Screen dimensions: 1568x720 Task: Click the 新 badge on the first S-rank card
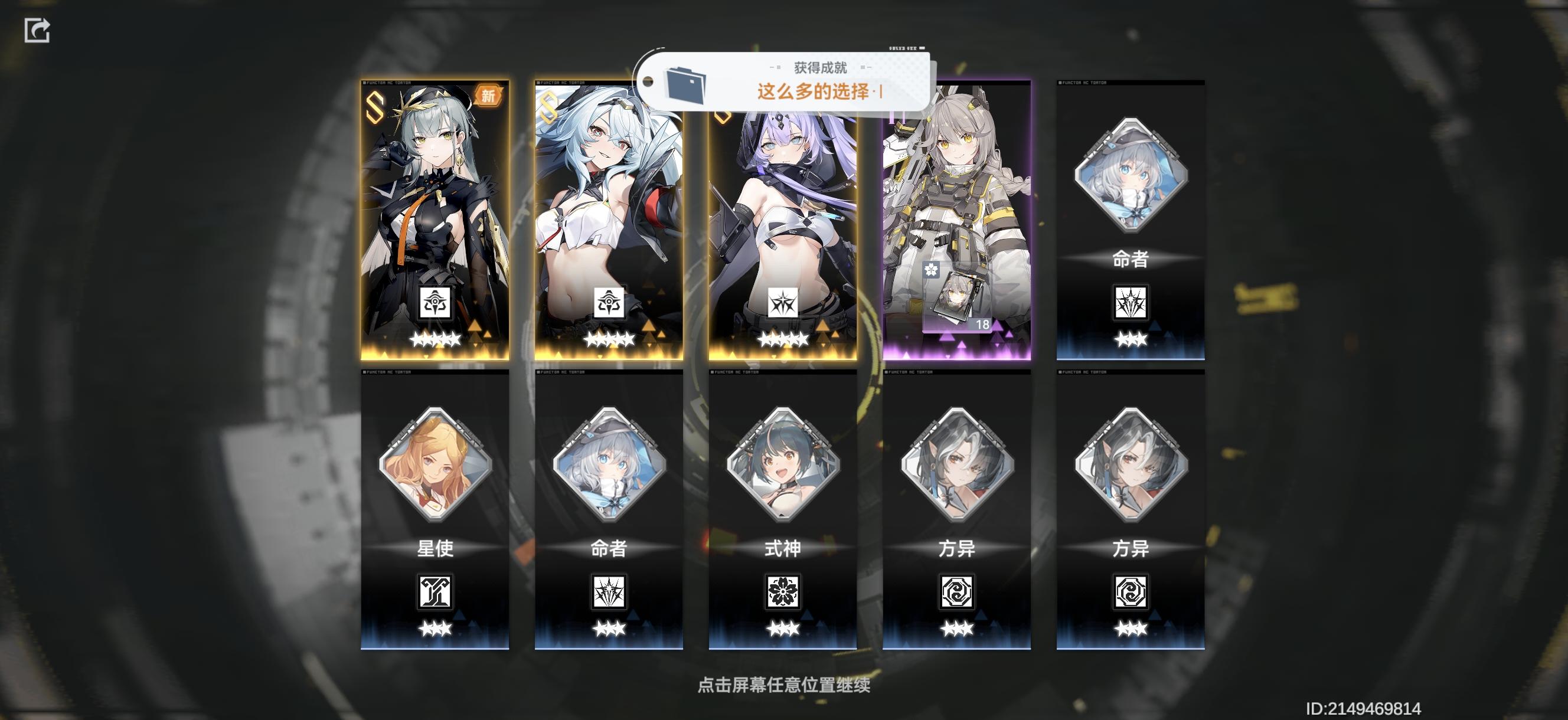click(x=489, y=97)
